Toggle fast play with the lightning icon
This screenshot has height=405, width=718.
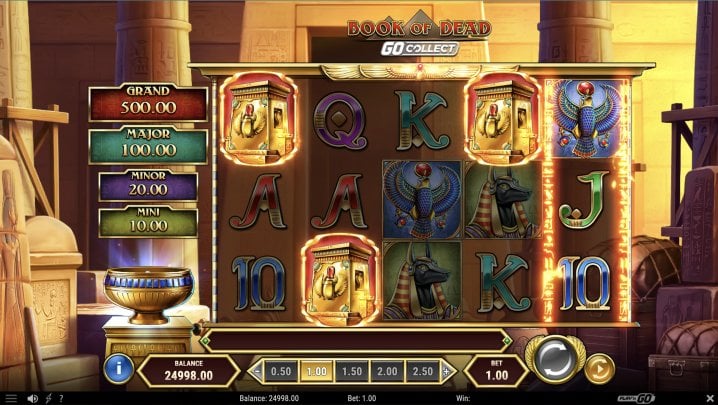48,398
